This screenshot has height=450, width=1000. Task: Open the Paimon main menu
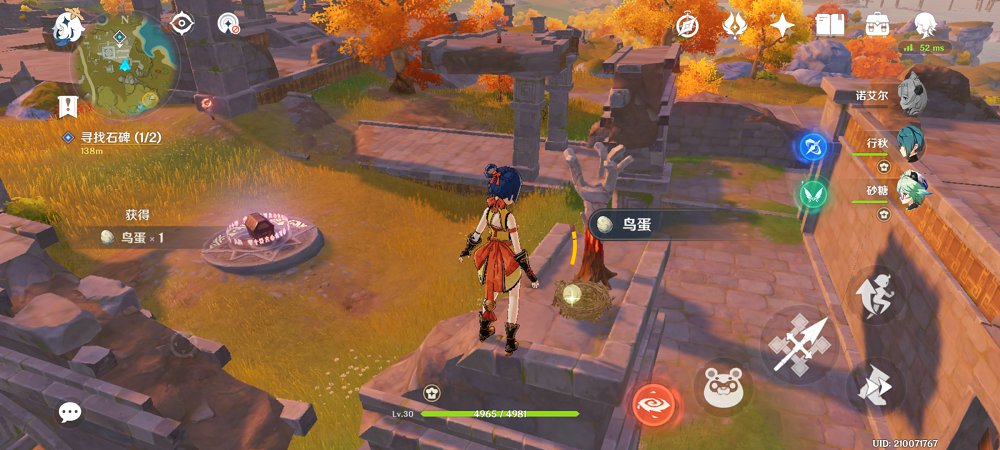tap(68, 27)
